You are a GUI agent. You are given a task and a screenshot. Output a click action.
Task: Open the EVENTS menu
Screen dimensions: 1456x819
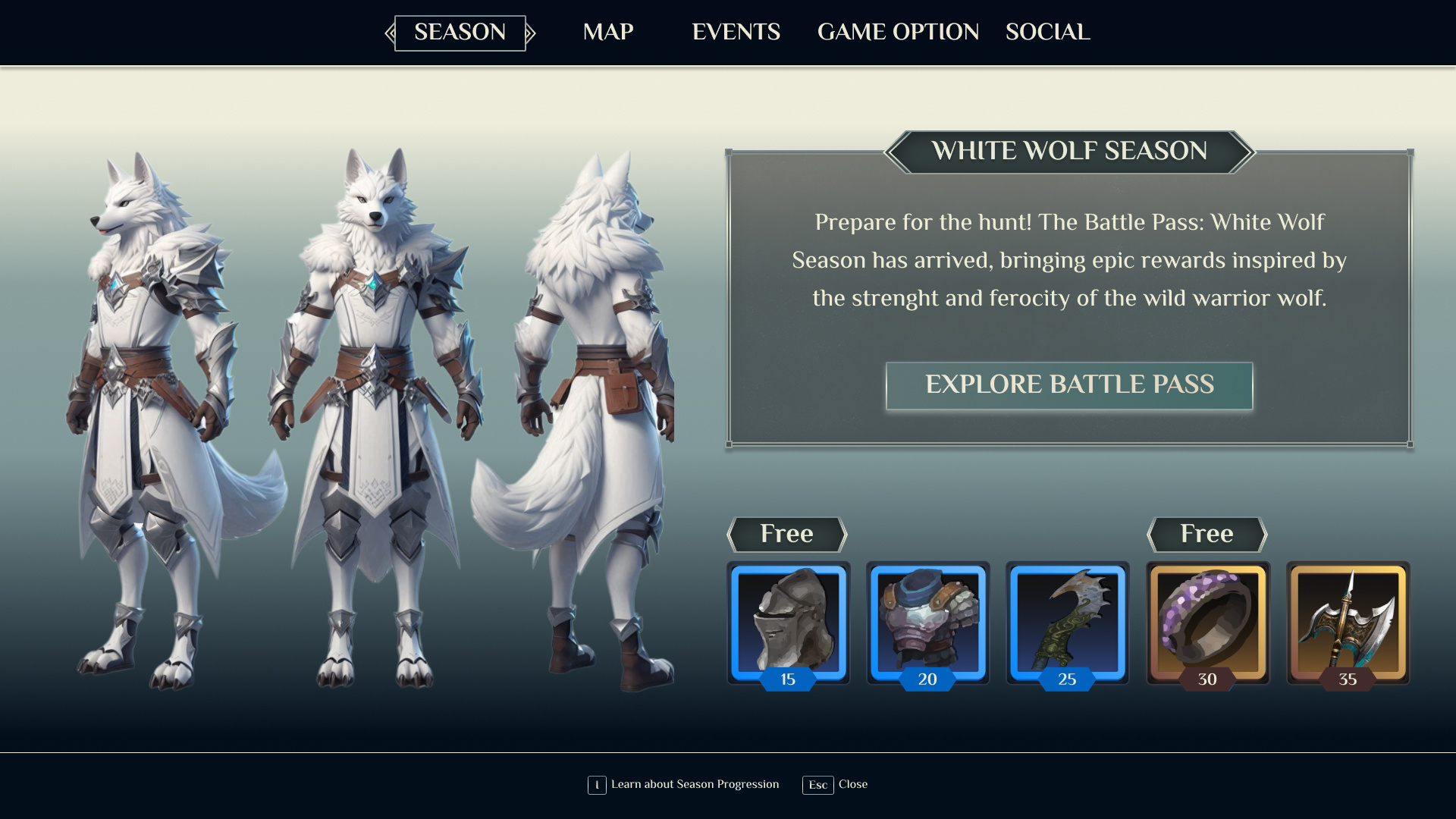(x=736, y=32)
